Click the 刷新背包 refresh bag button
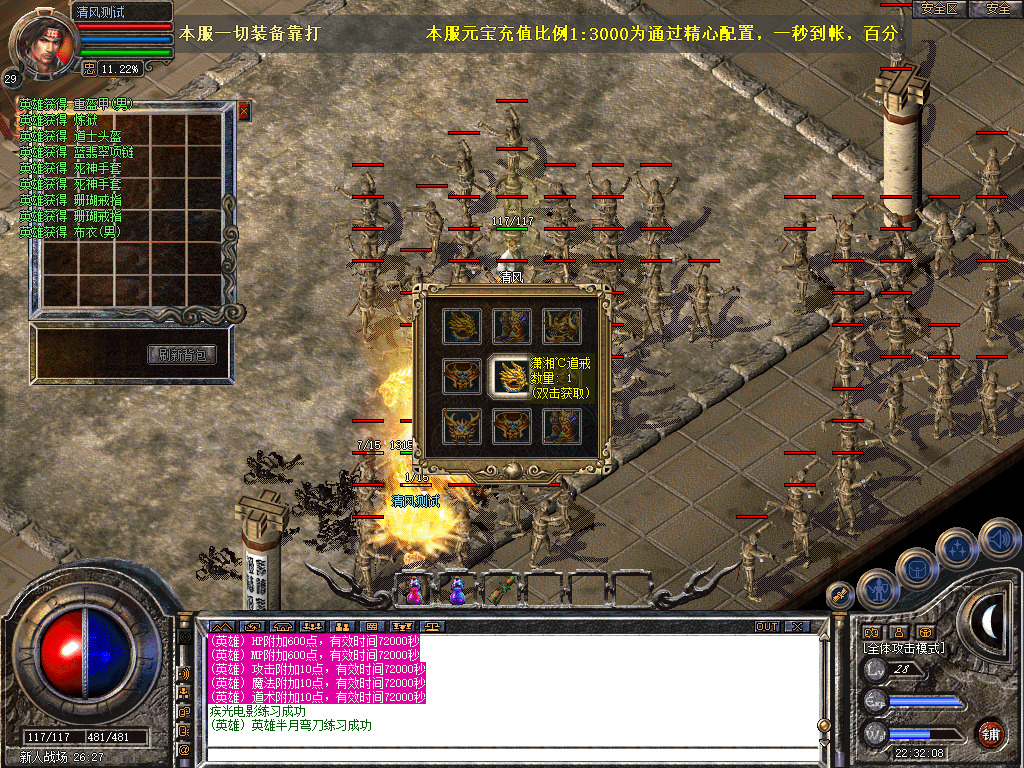This screenshot has width=1024, height=768. [182, 355]
